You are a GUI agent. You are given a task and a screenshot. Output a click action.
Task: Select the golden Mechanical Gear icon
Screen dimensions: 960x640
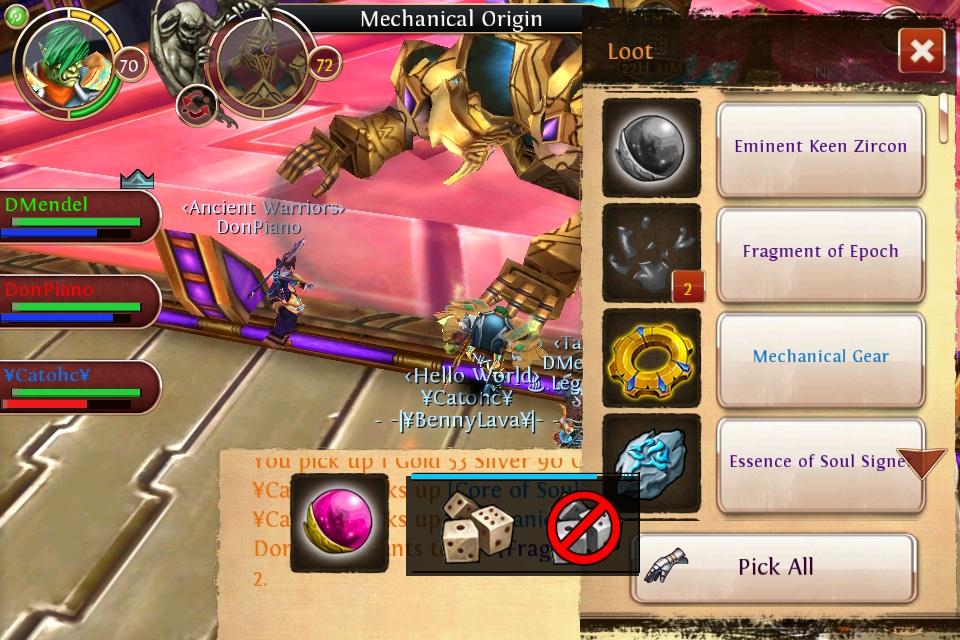pos(651,357)
